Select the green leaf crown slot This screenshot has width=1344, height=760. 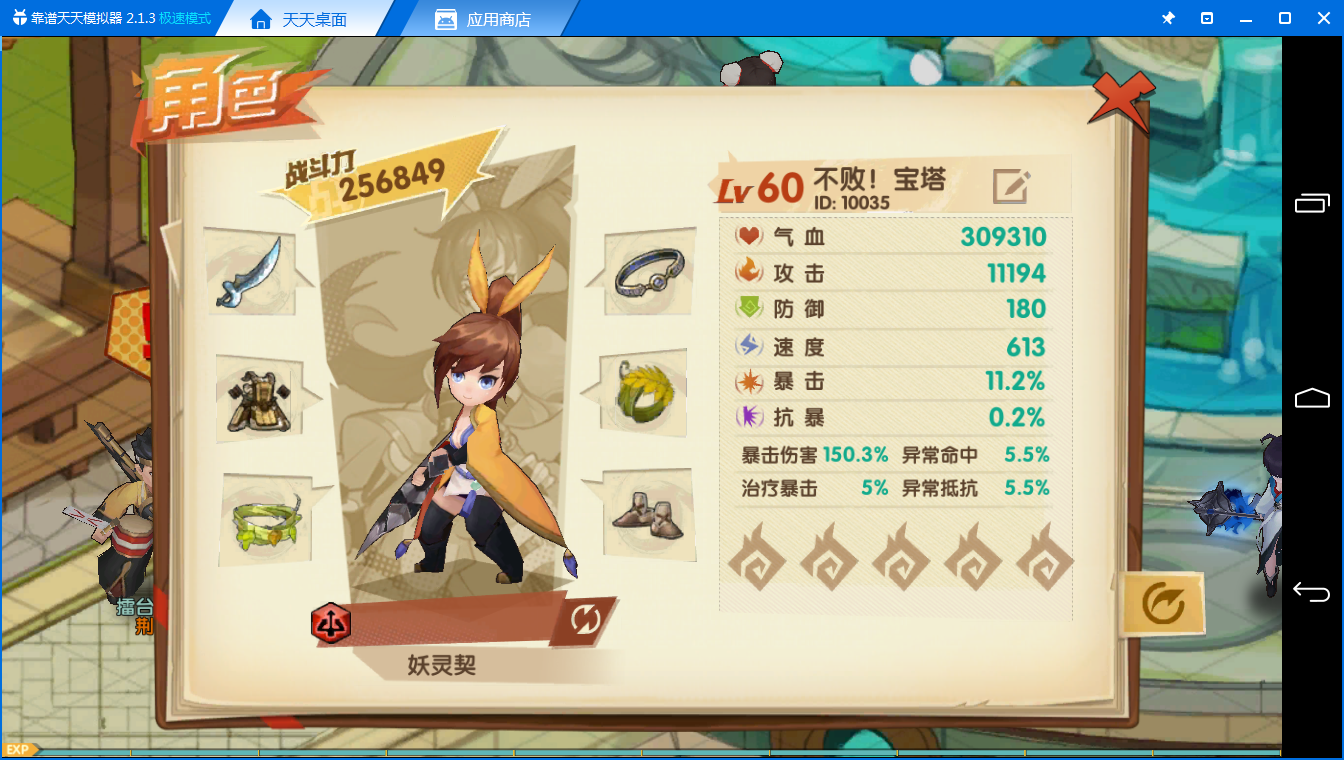point(266,522)
